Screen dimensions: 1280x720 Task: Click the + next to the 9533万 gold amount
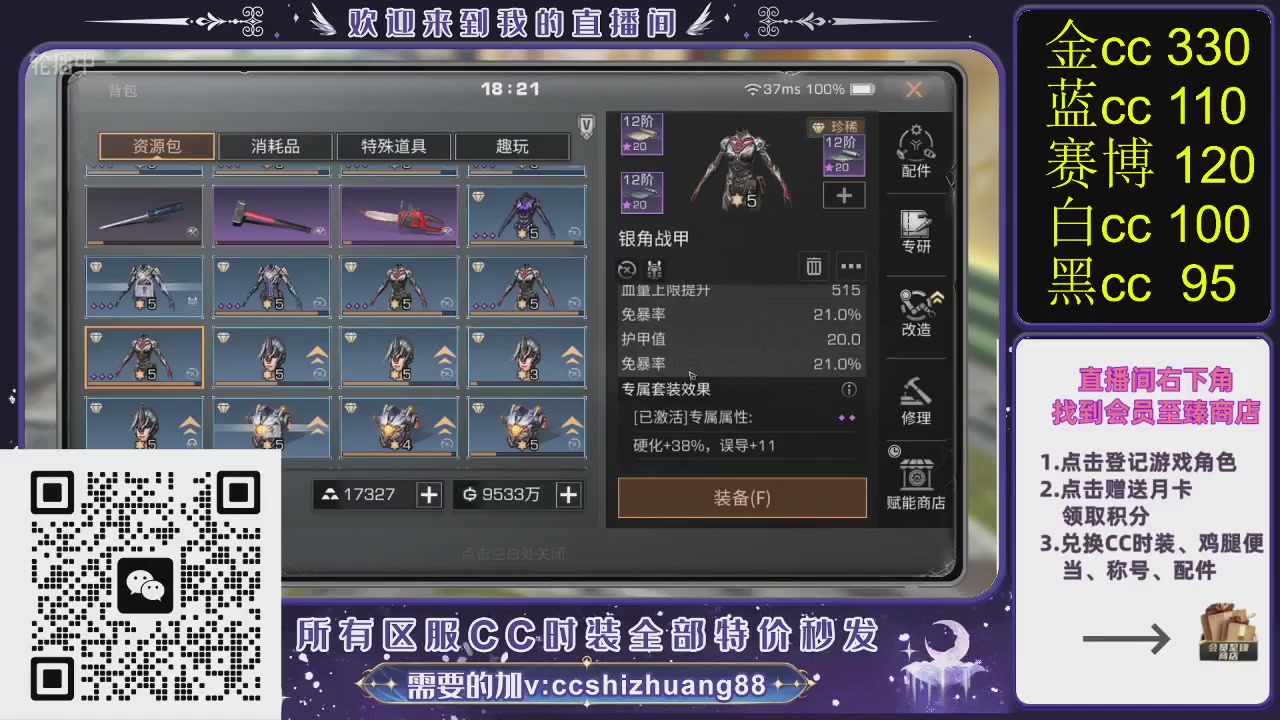tap(567, 494)
